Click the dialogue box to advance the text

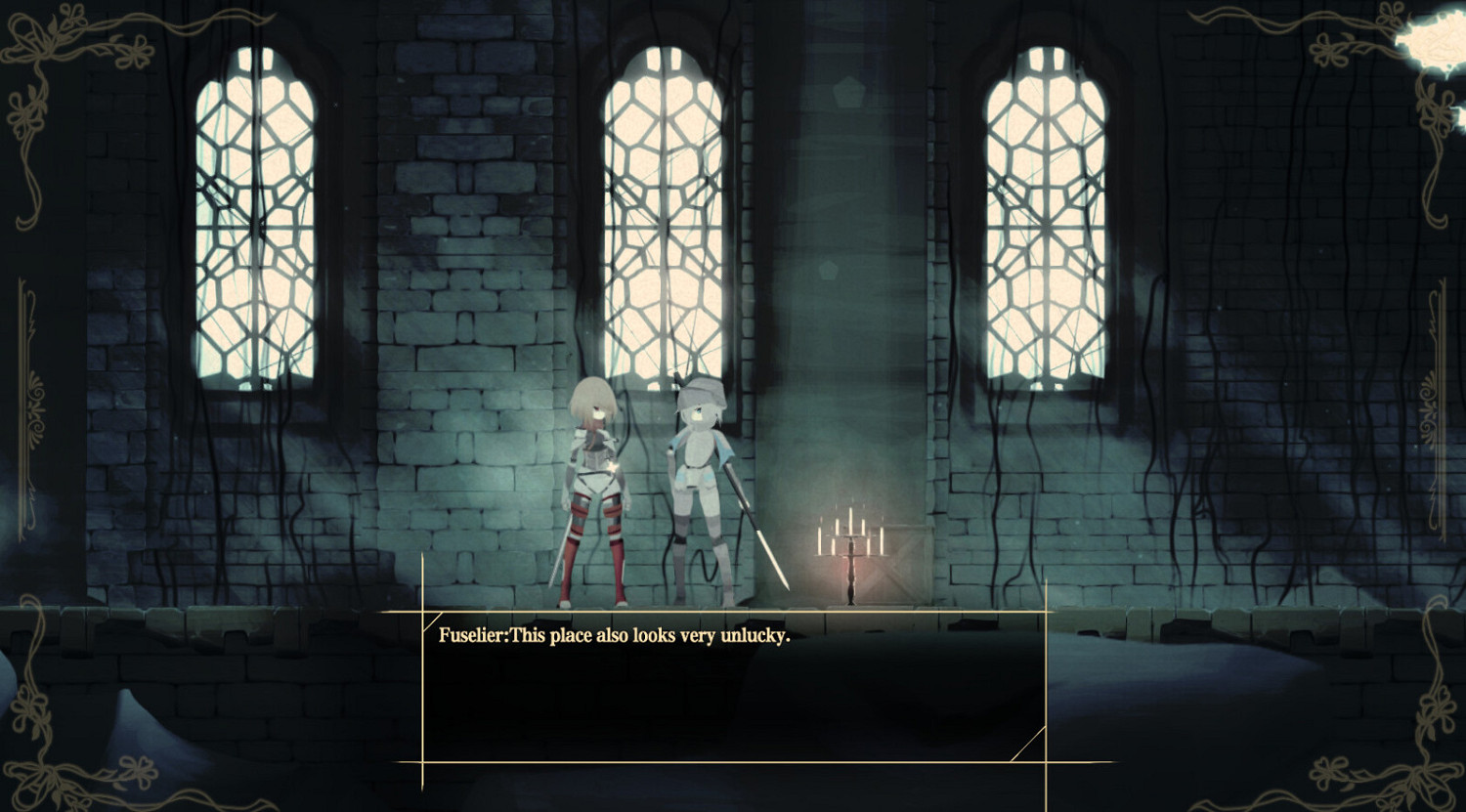point(733,694)
